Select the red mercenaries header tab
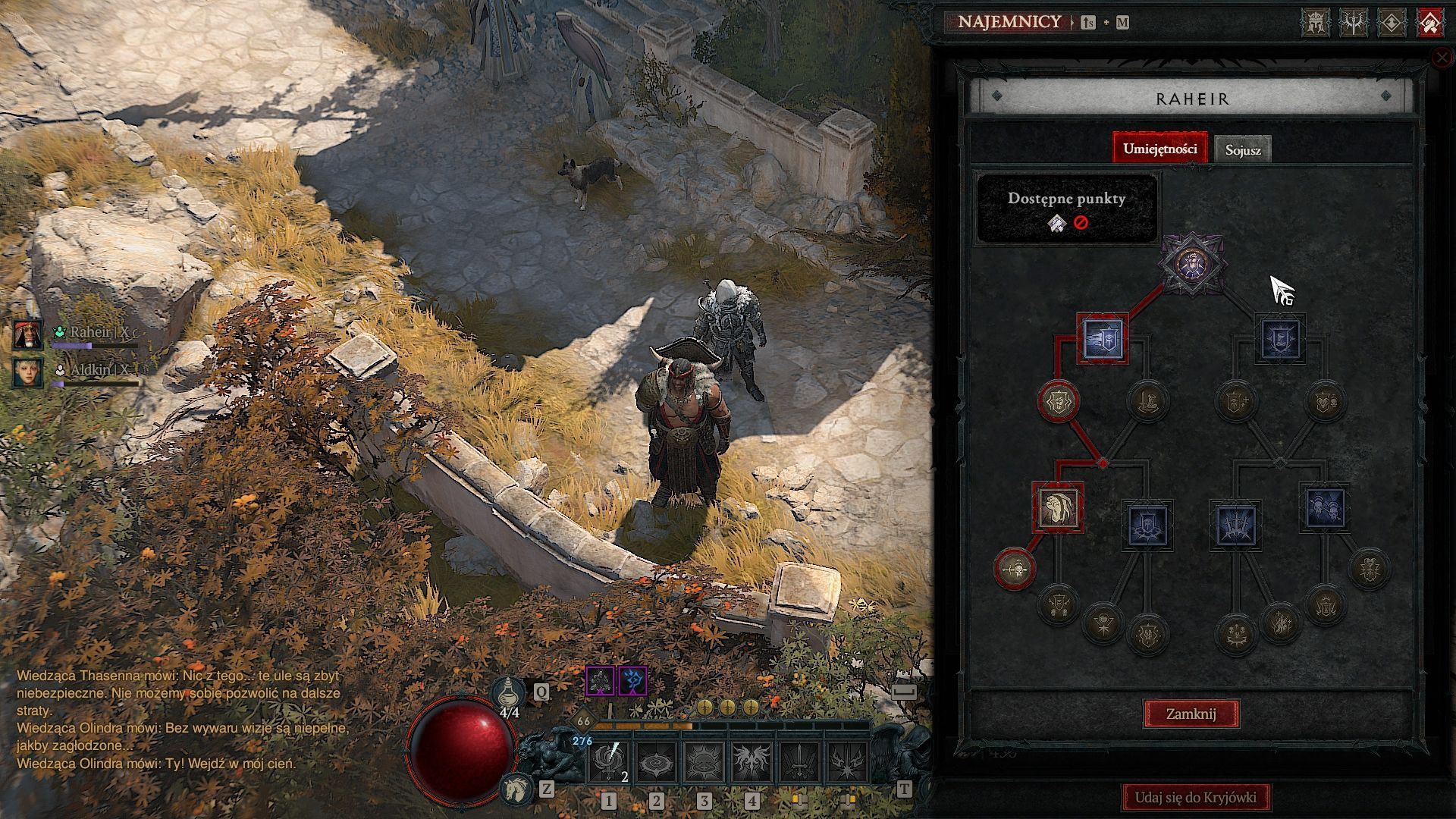The image size is (1456, 819). point(1429,23)
